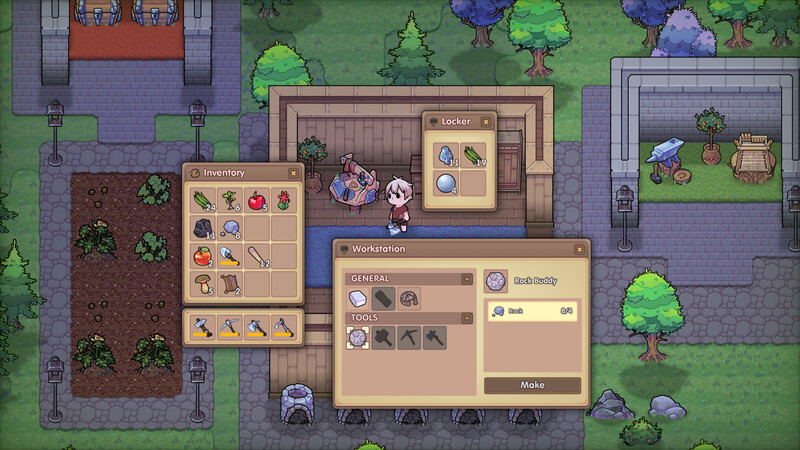Pick the brown mushroom in inventory
Screen dimensions: 800x450
201,283
